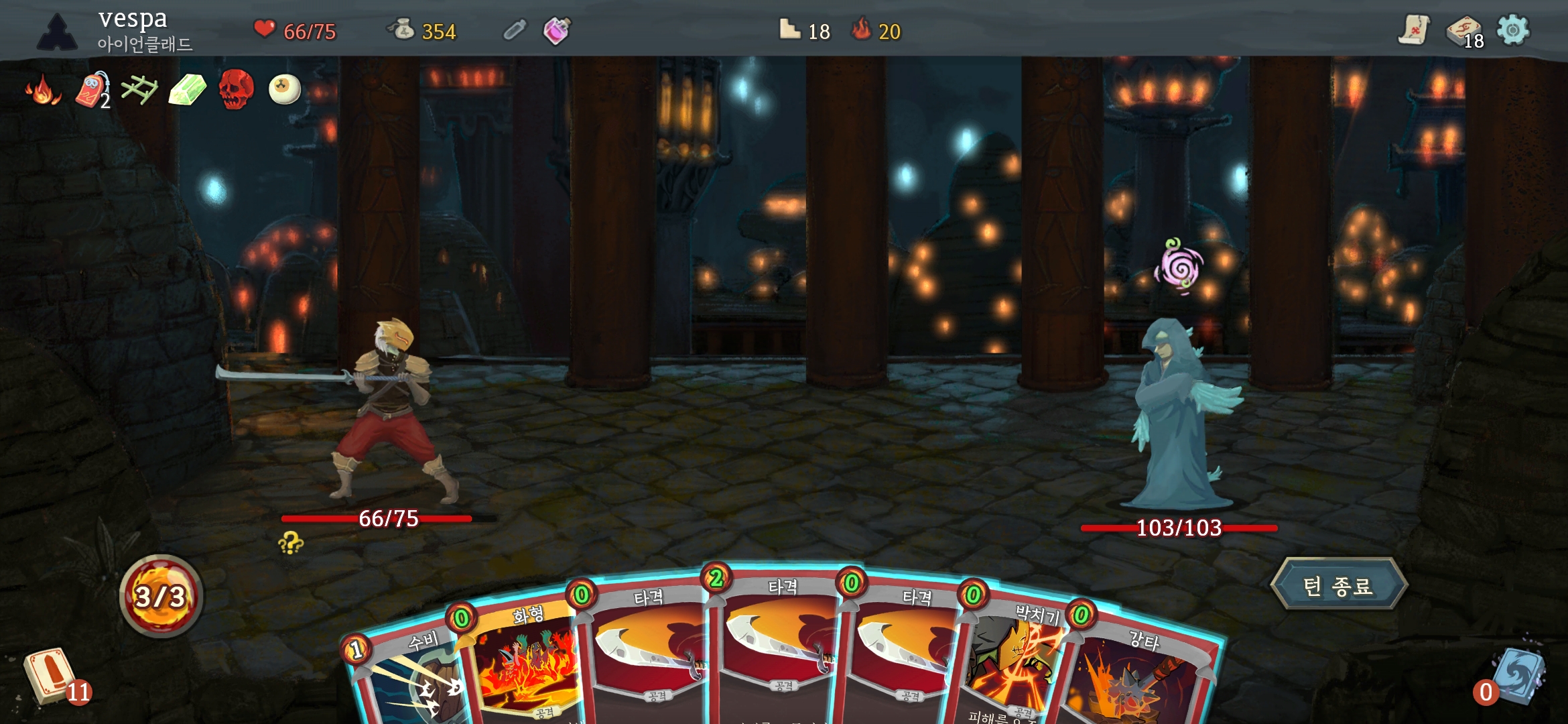This screenshot has height=724, width=1568.
Task: View the full deck of 18 cards
Action: click(x=1464, y=32)
